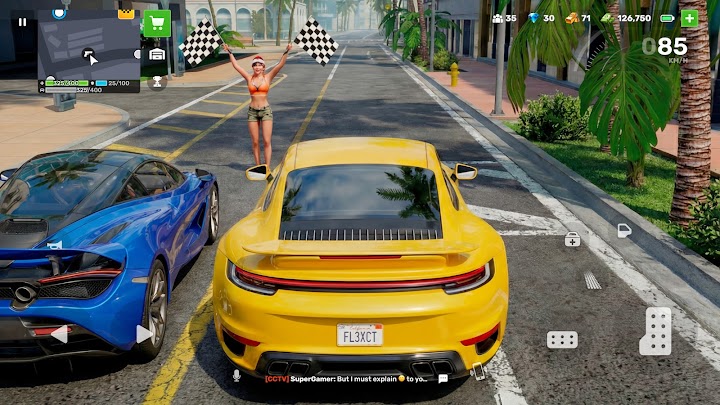The image size is (720, 405).
Task: Toggle the microphone voice chat
Action: pyautogui.click(x=237, y=376)
